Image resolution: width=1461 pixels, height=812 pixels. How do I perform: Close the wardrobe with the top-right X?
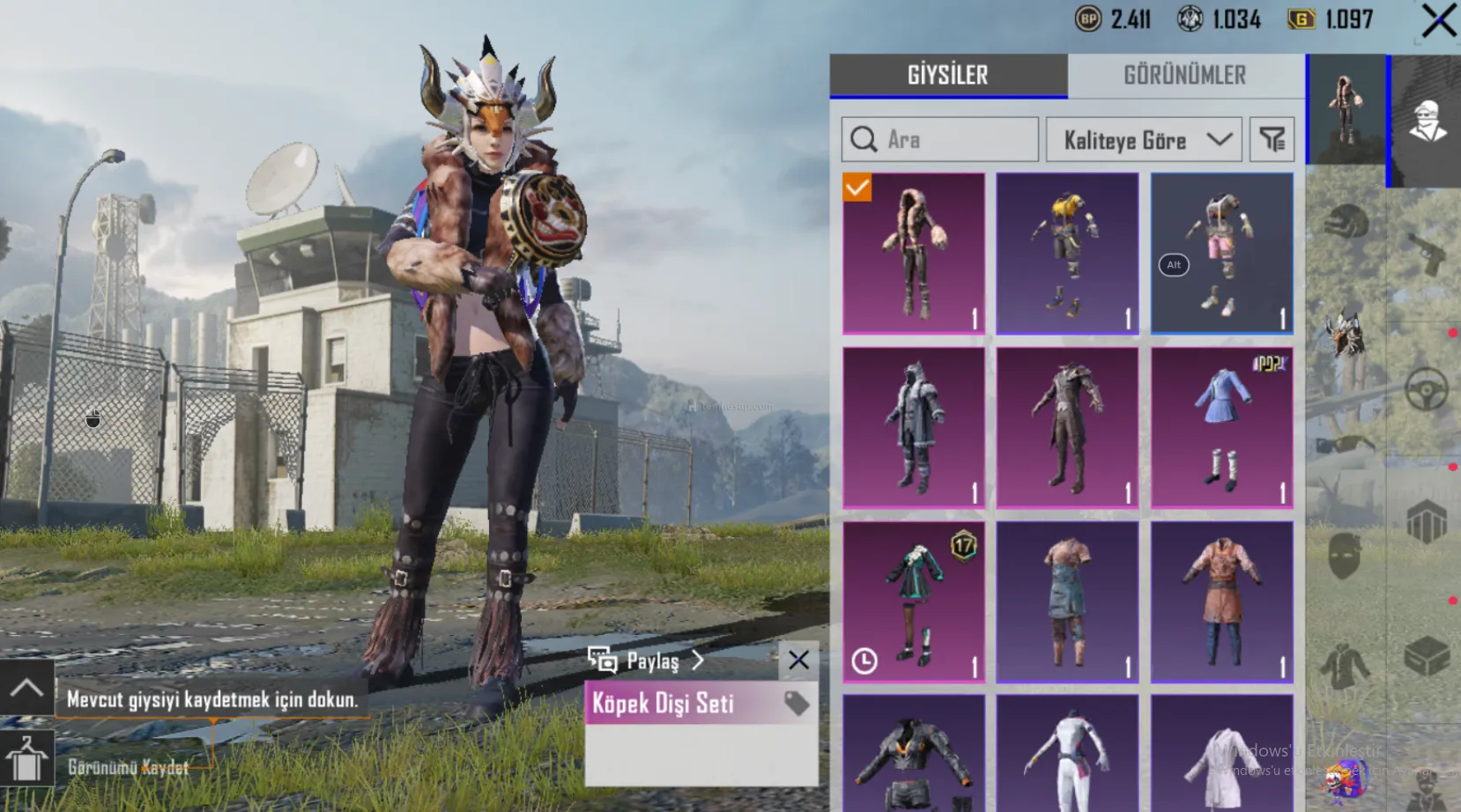[x=1438, y=20]
